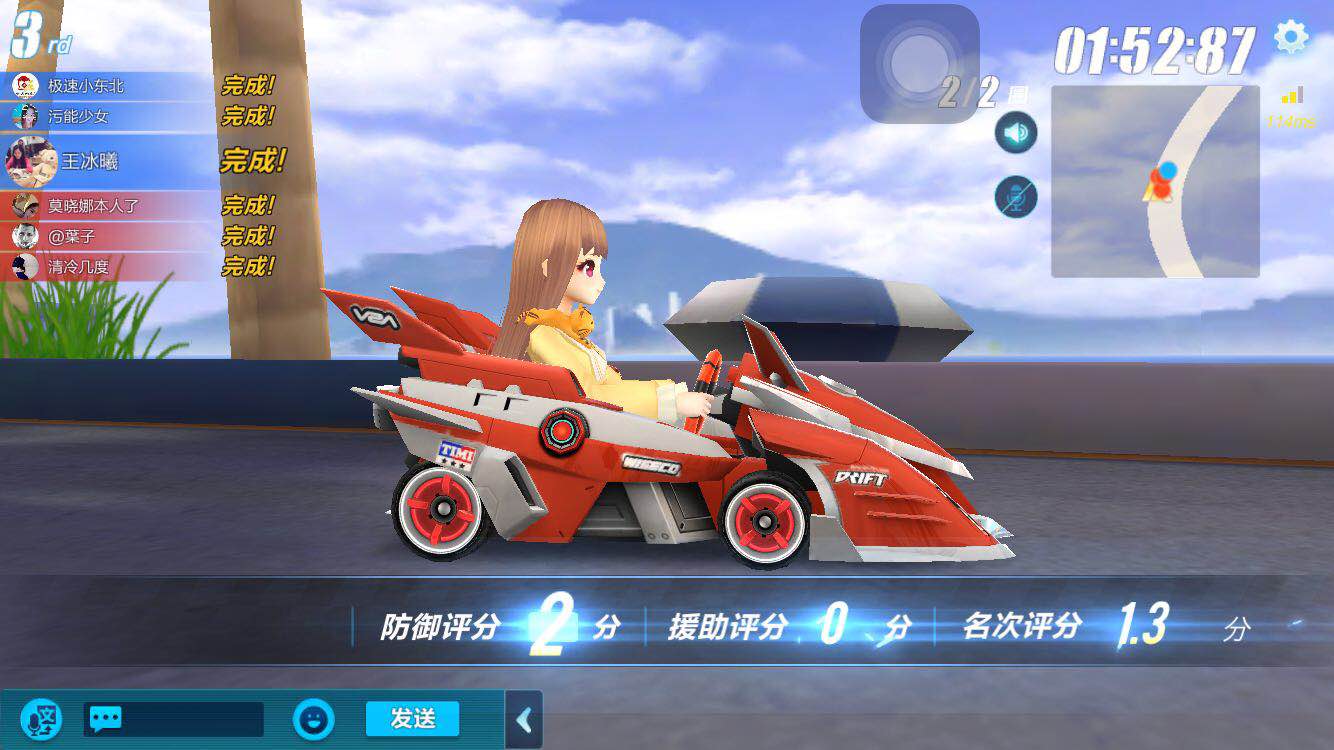Toggle the speaker sound button
Screen dimensions: 1334x750
[1016, 133]
